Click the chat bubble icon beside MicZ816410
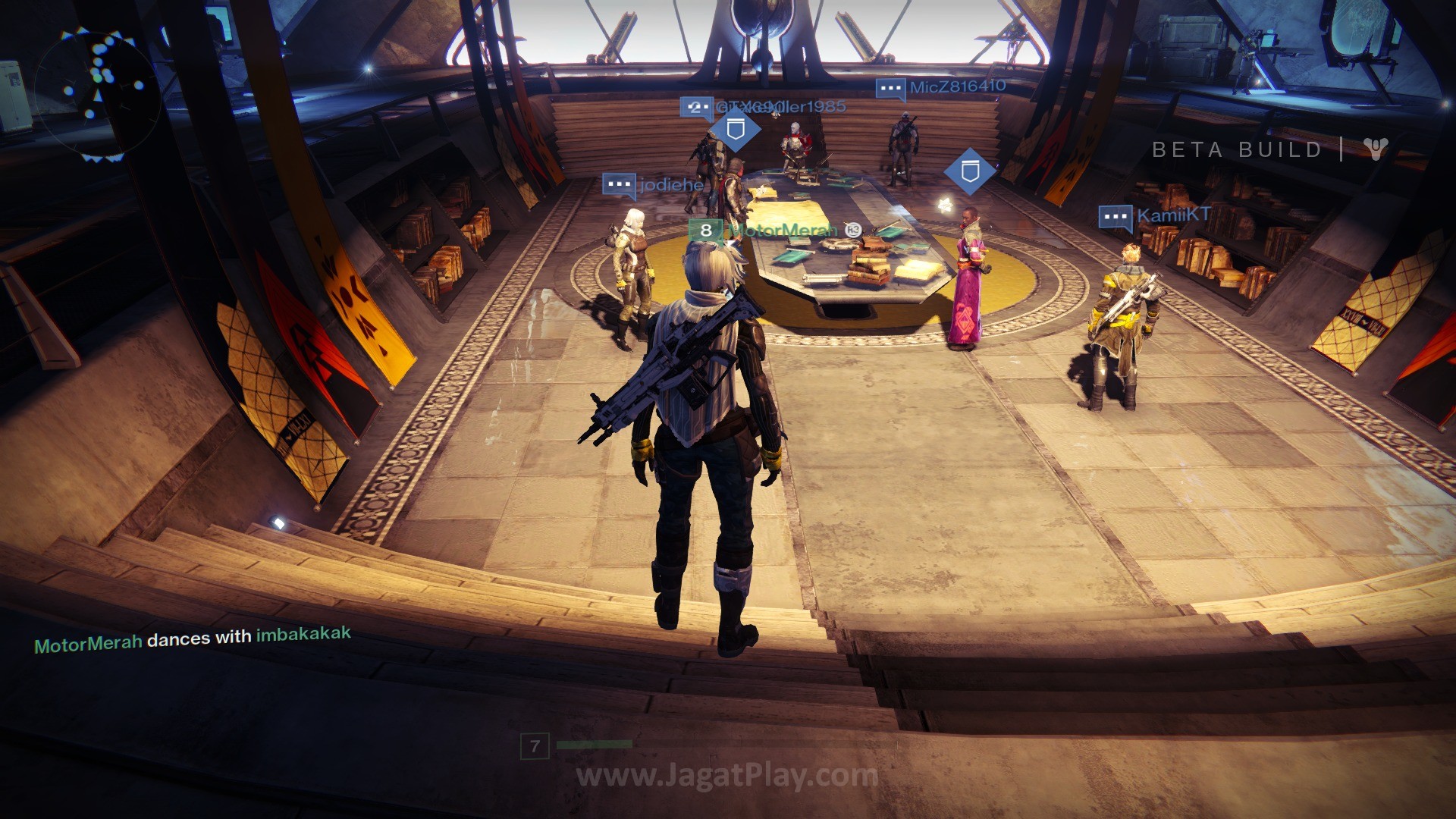Screen dimensions: 1456x819 [x=890, y=89]
